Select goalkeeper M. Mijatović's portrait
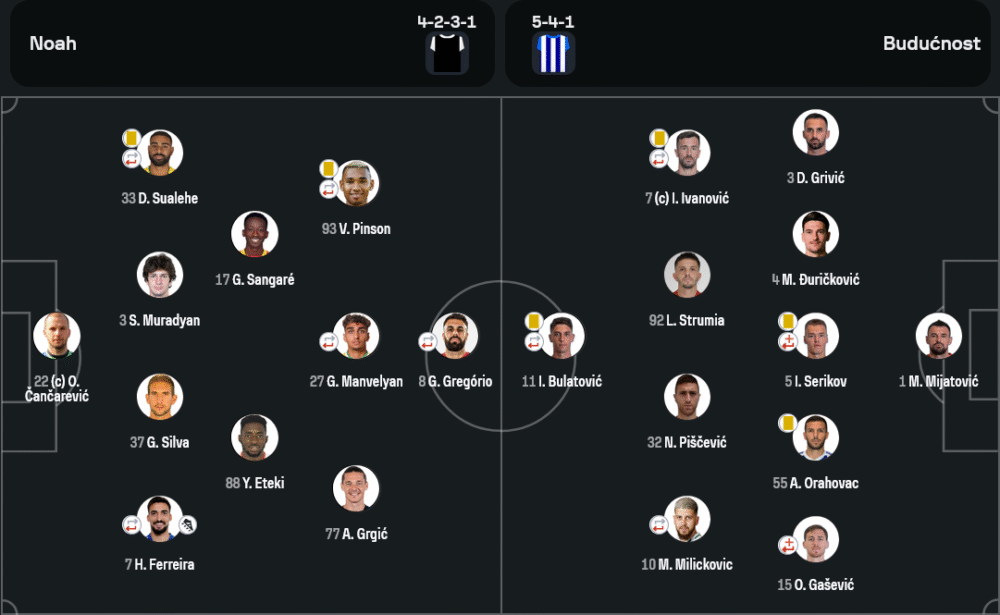 939,337
